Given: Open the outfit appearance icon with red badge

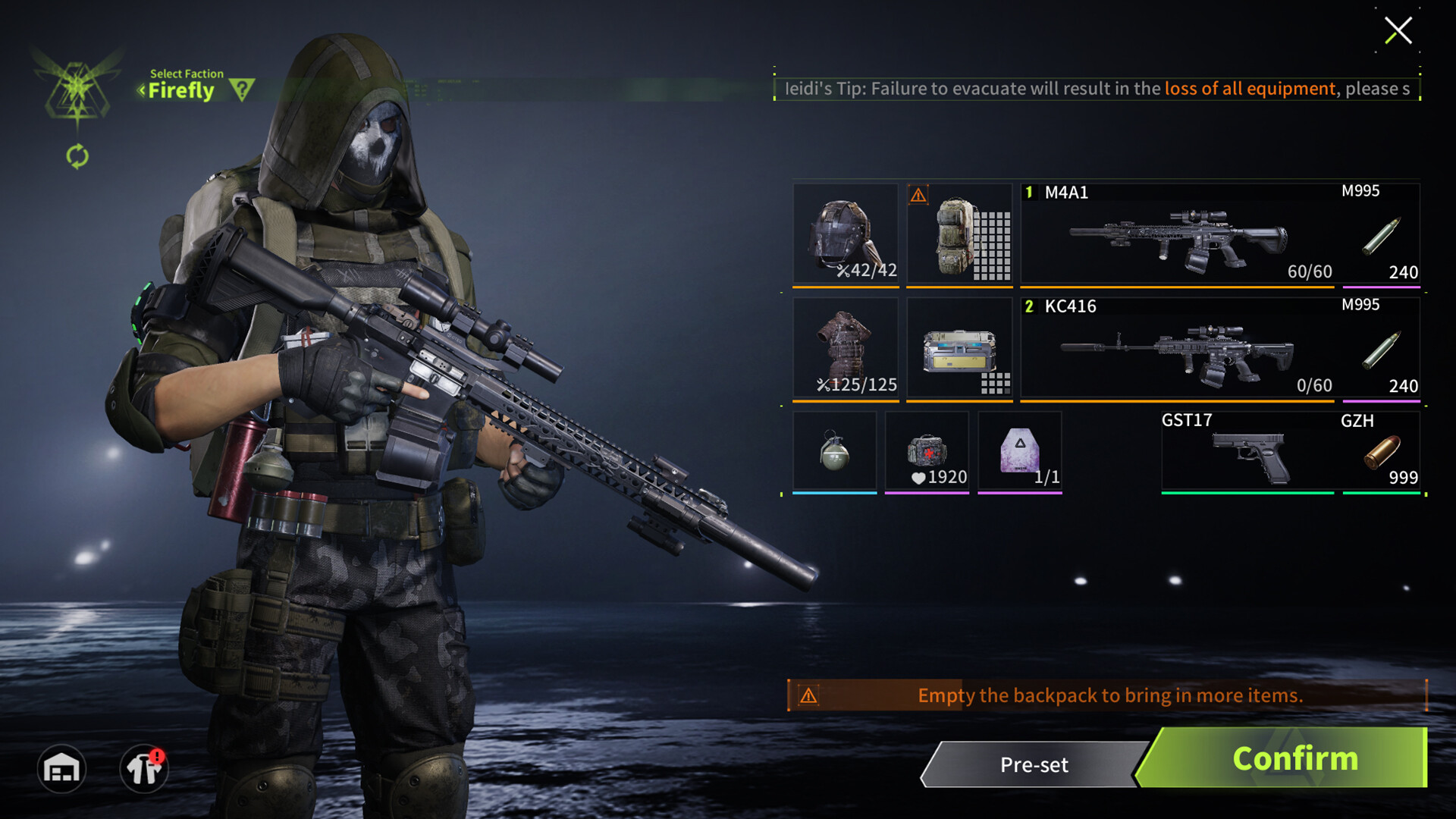Looking at the screenshot, I should [143, 768].
